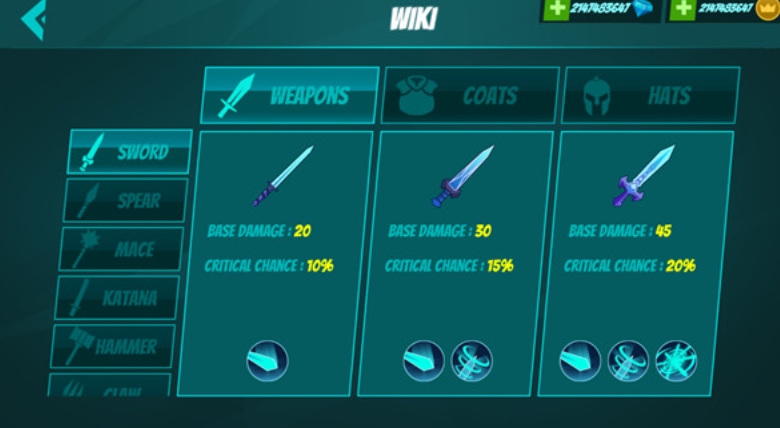Add more crown coins with the plus button

(x=683, y=9)
